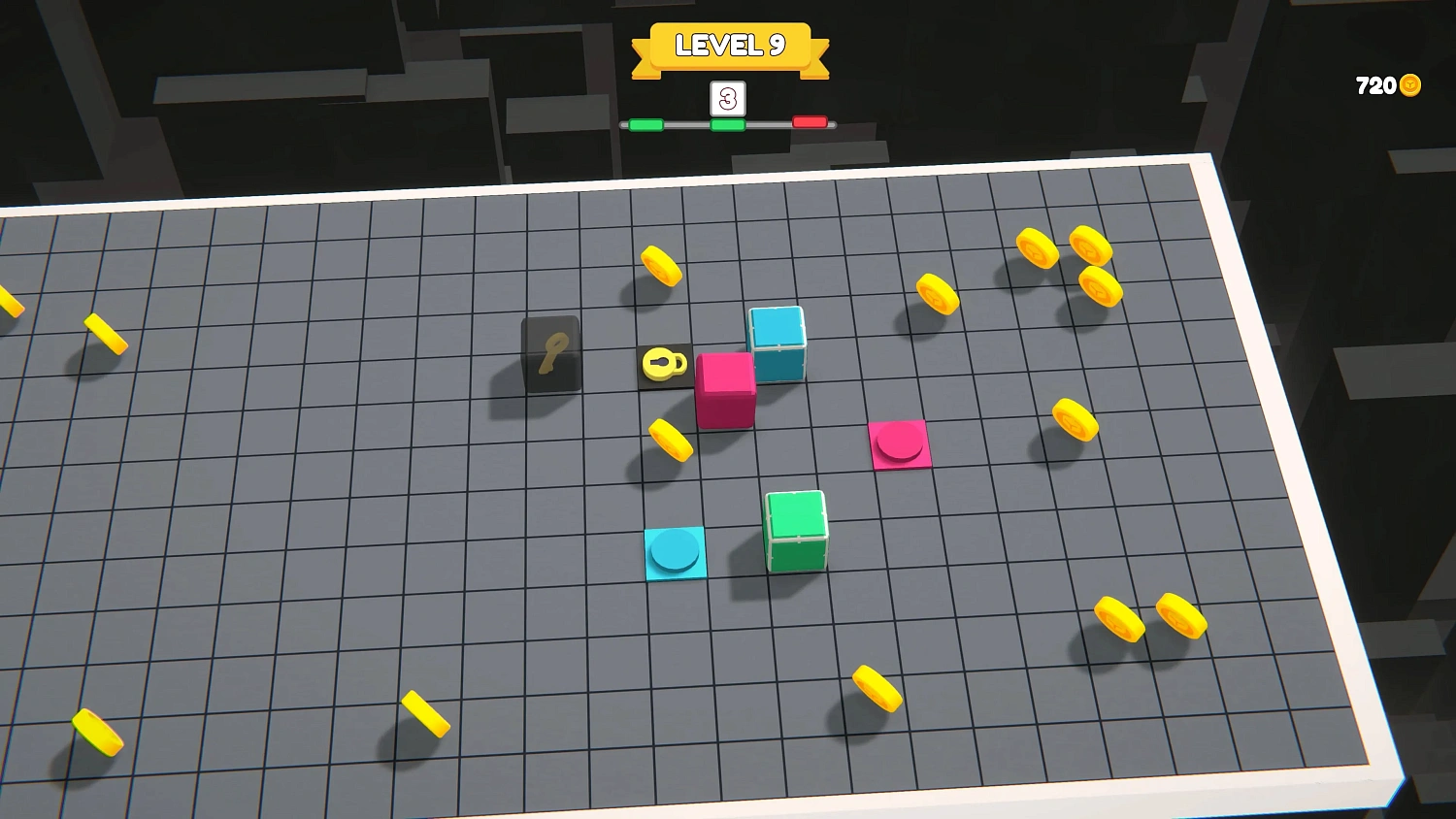The width and height of the screenshot is (1456, 819).
Task: Click the lock icon tile near the cubes
Action: [663, 365]
